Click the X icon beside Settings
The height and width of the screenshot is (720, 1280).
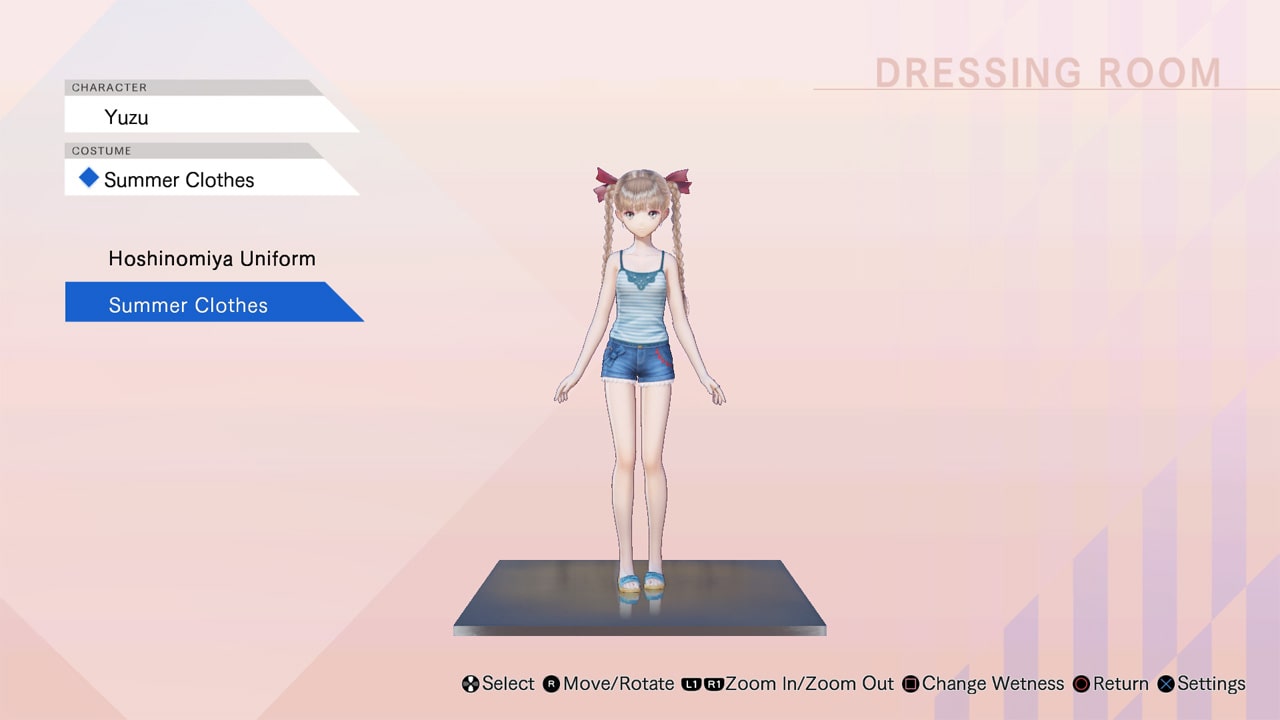click(x=1166, y=684)
